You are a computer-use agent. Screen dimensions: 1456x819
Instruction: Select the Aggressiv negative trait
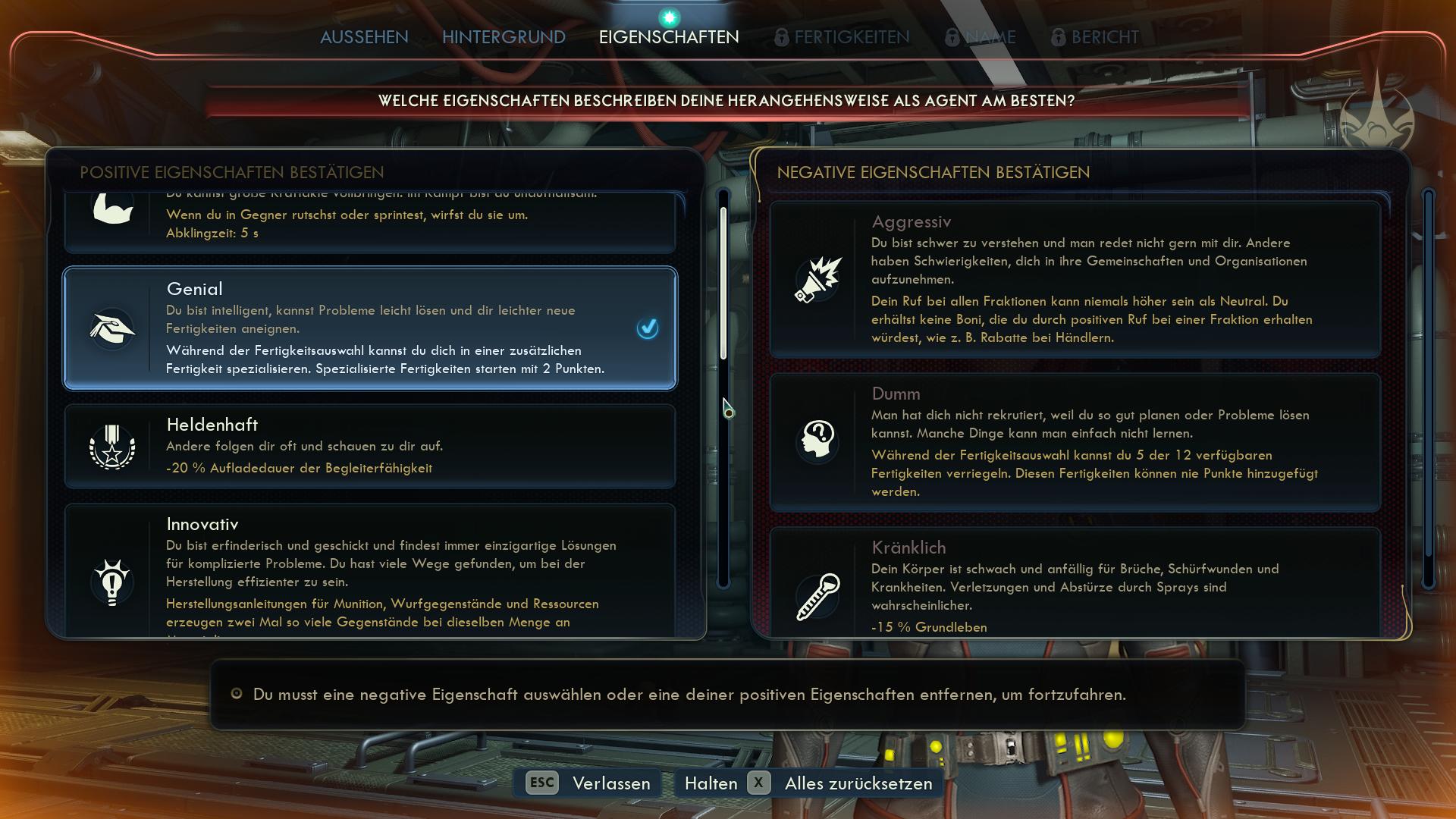1075,279
